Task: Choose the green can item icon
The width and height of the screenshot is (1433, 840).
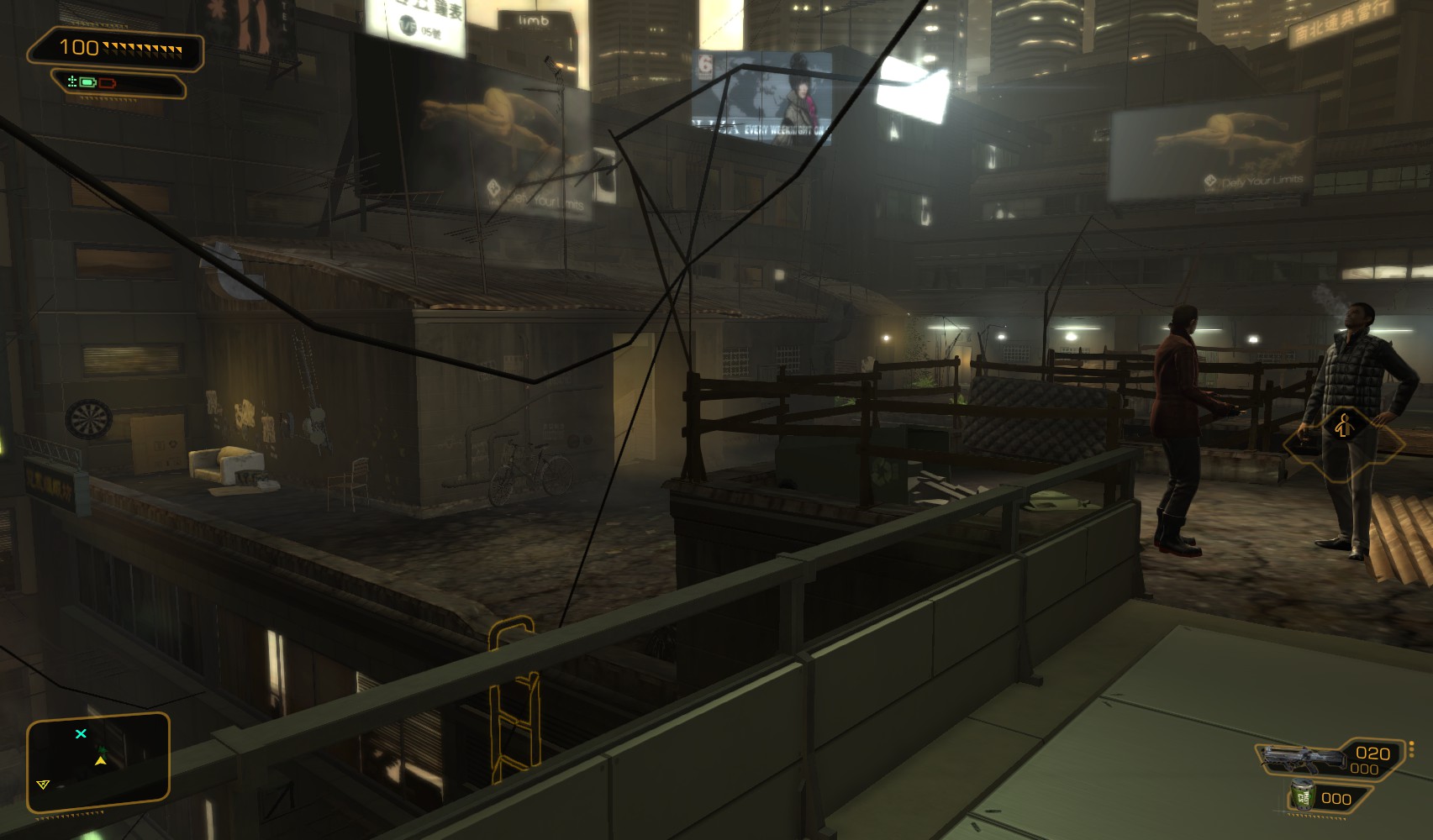Action: pos(1304,796)
